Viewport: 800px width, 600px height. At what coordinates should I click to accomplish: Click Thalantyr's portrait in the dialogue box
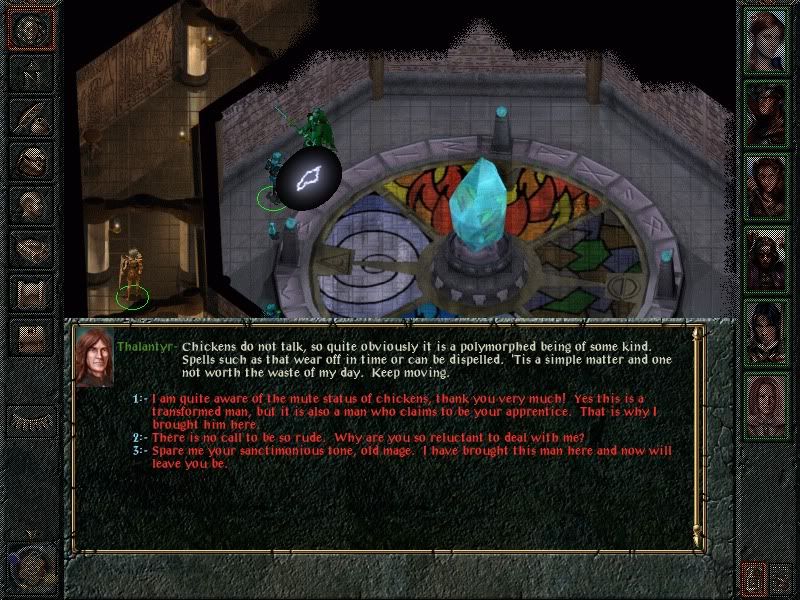pyautogui.click(x=93, y=356)
